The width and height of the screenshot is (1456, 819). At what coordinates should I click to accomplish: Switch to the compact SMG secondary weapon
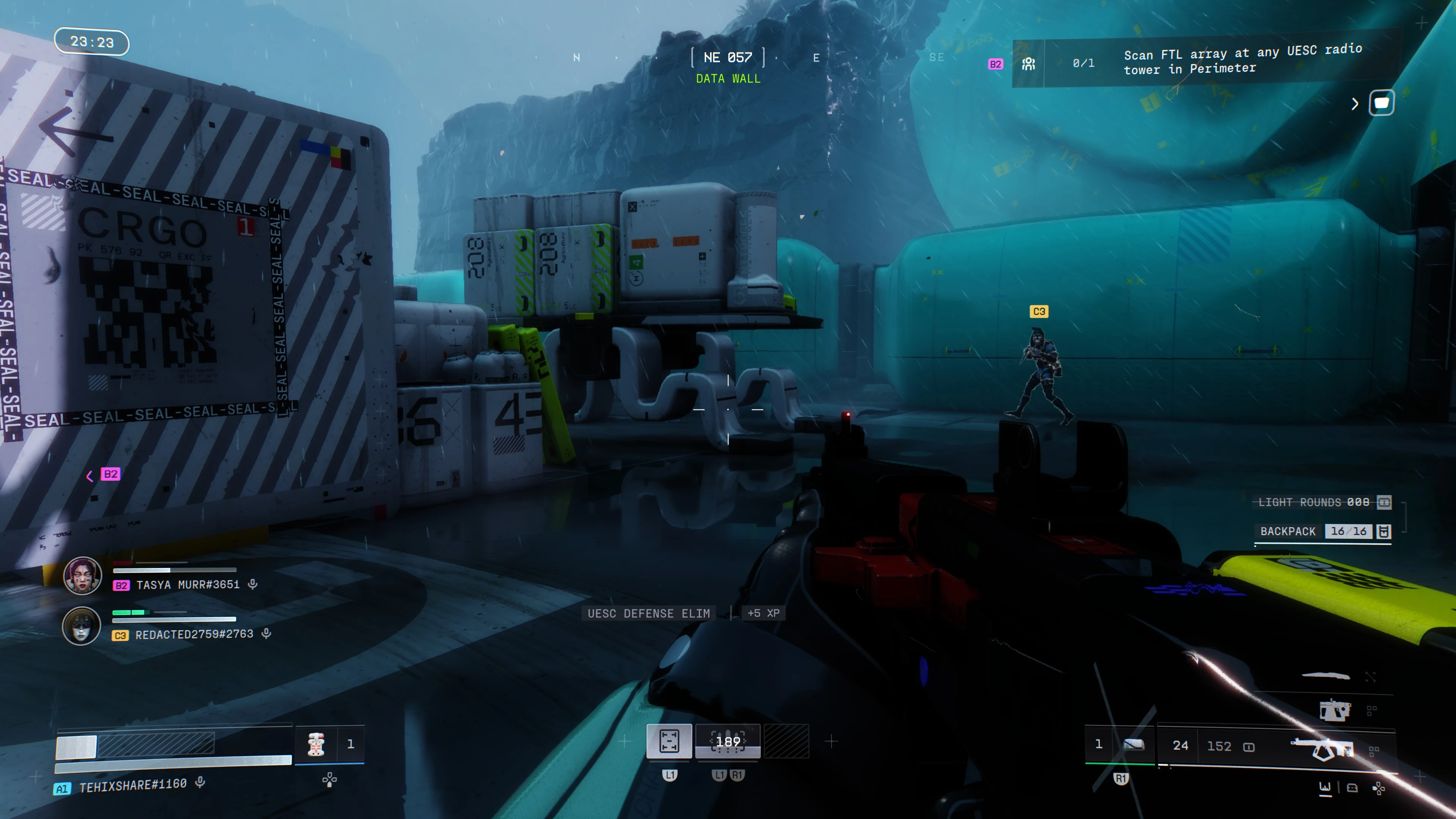coord(1334,710)
